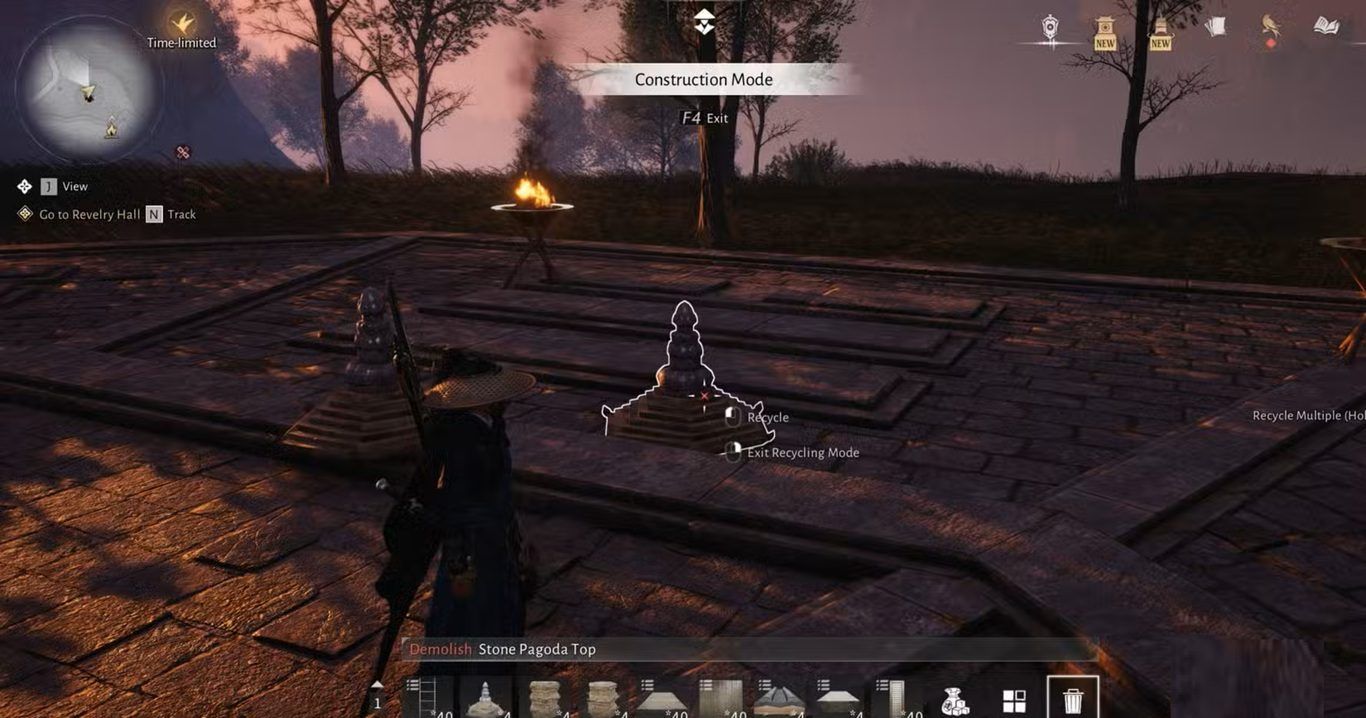Select the Go to Revelry Hall objective
This screenshot has height=718, width=1366.
coord(89,214)
